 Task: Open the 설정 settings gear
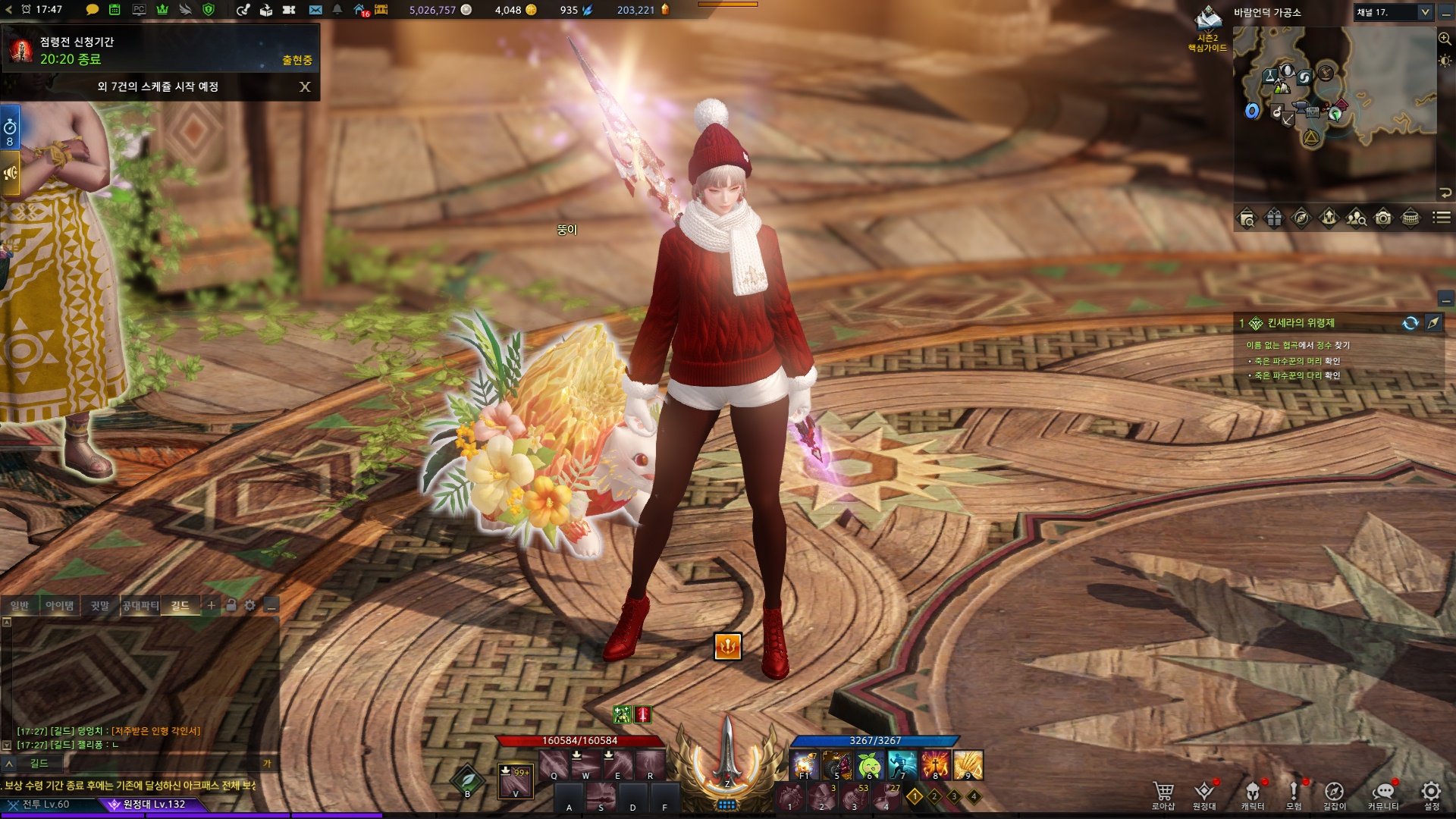[1431, 794]
